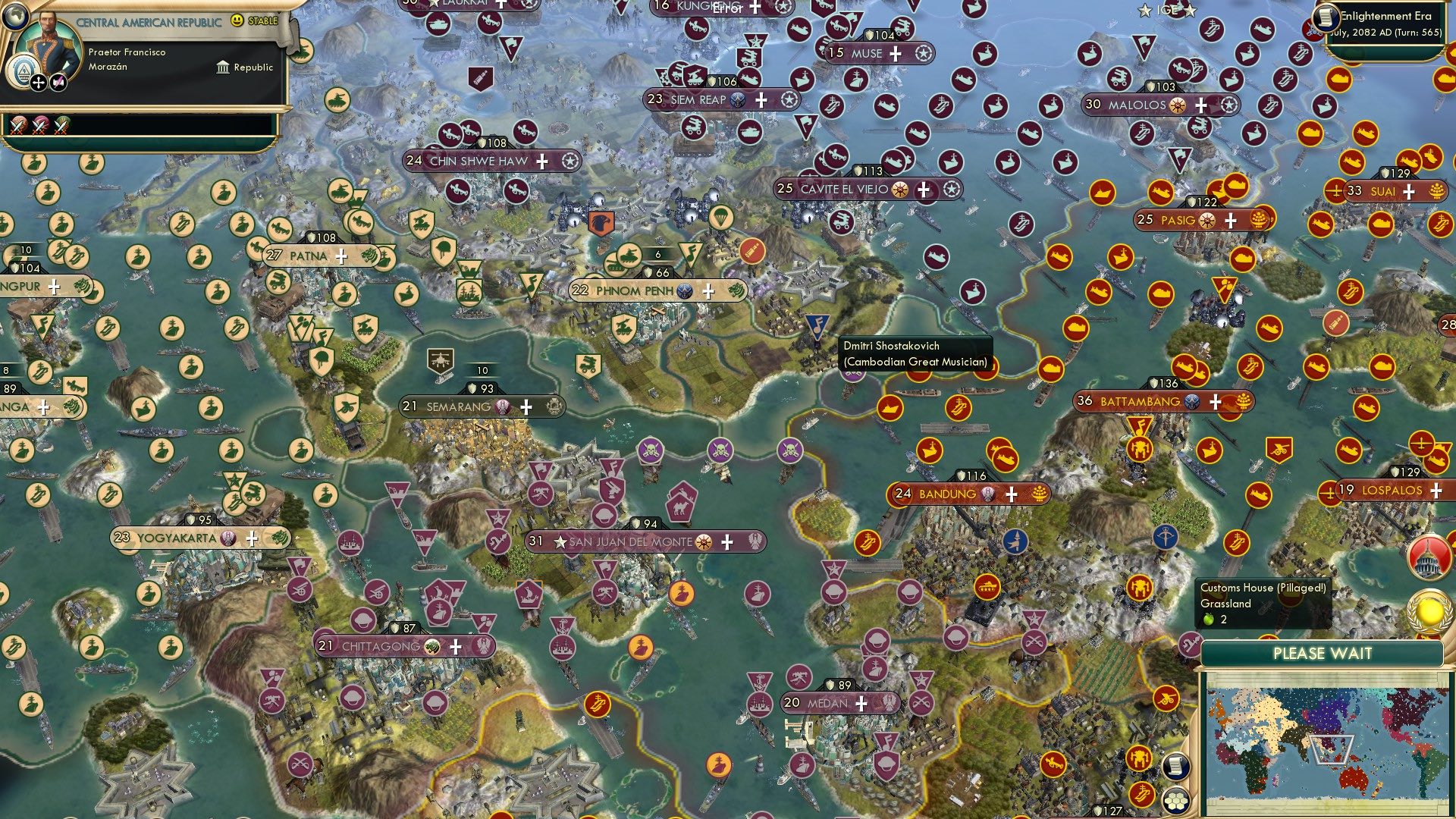Click the sun religion icon on Cavite el Viejo banner
The width and height of the screenshot is (1456, 819).
899,190
